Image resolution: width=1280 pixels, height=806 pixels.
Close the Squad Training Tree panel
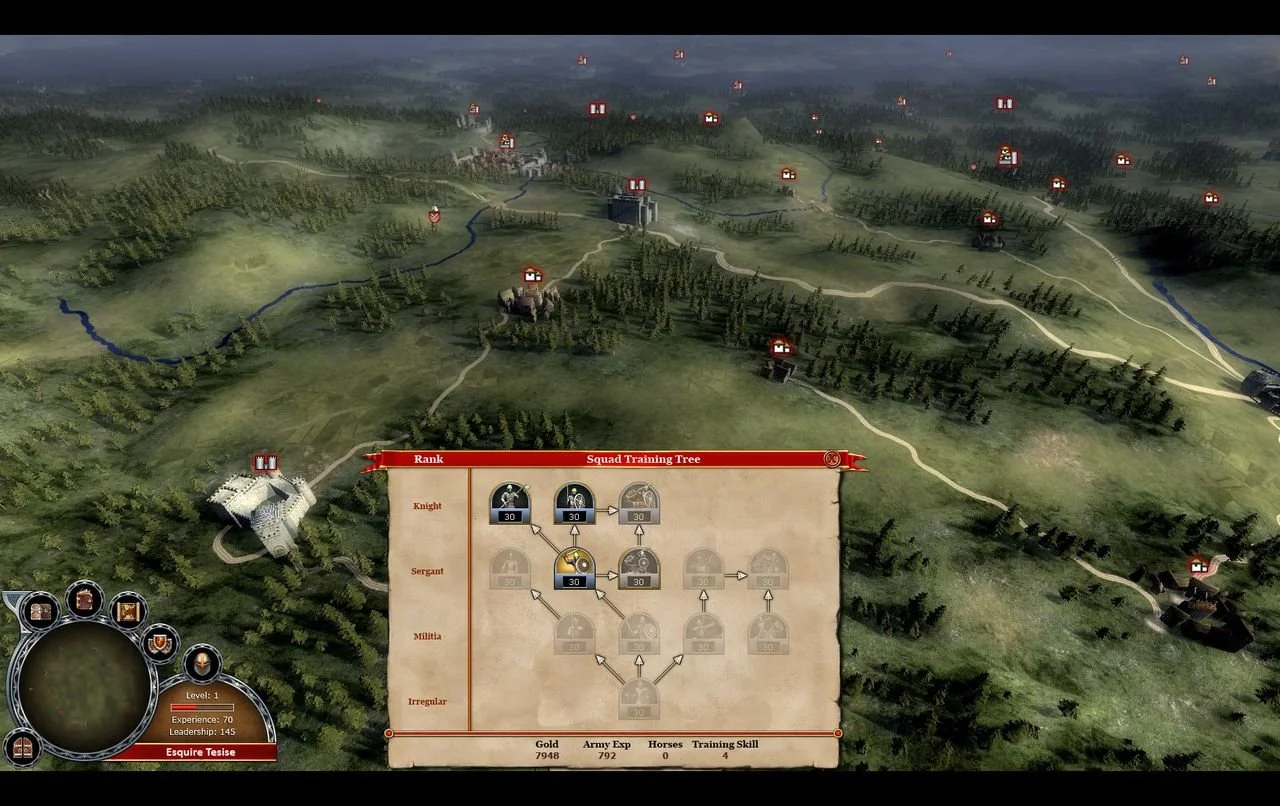pos(831,459)
